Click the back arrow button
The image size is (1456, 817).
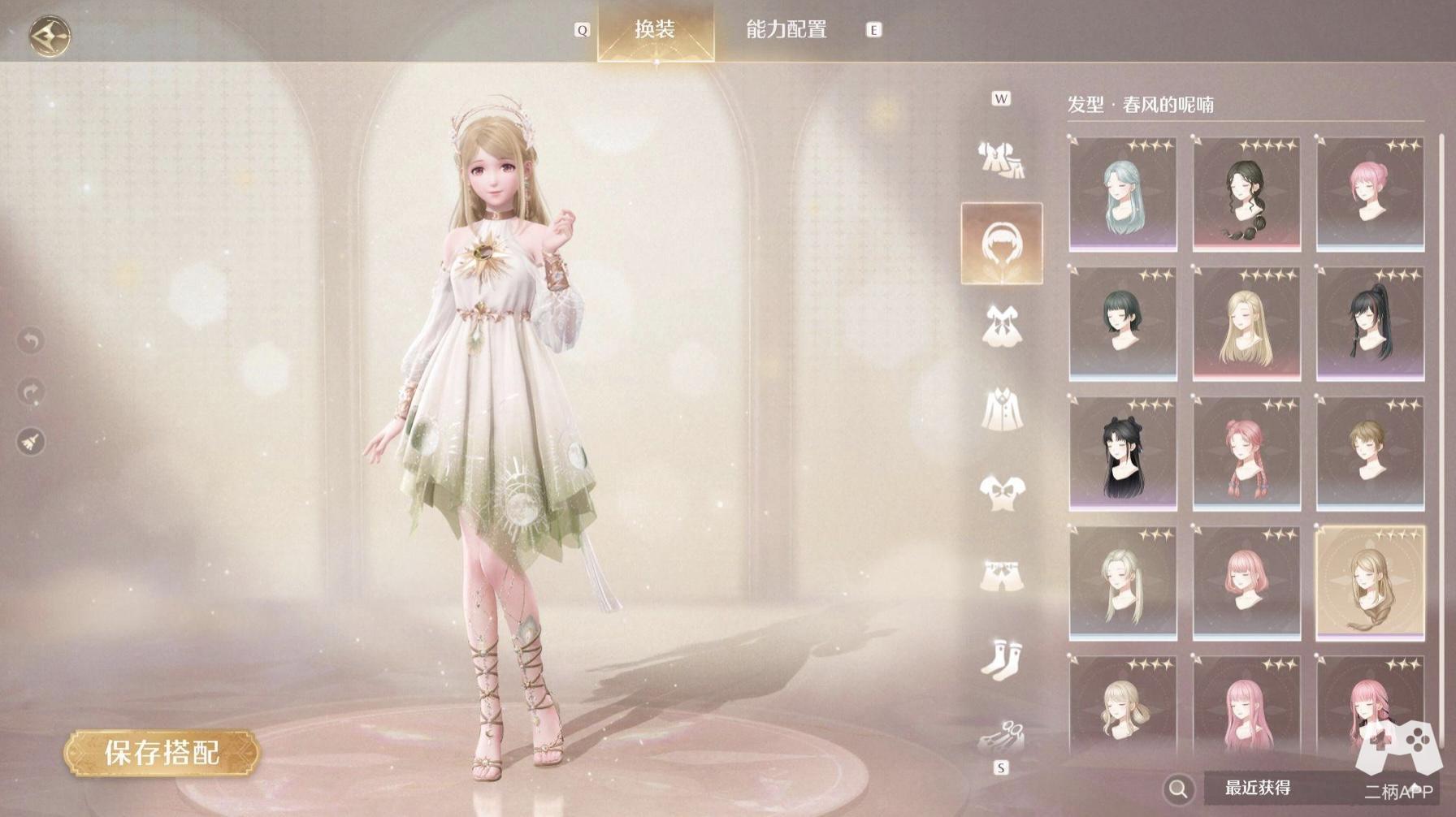click(50, 36)
